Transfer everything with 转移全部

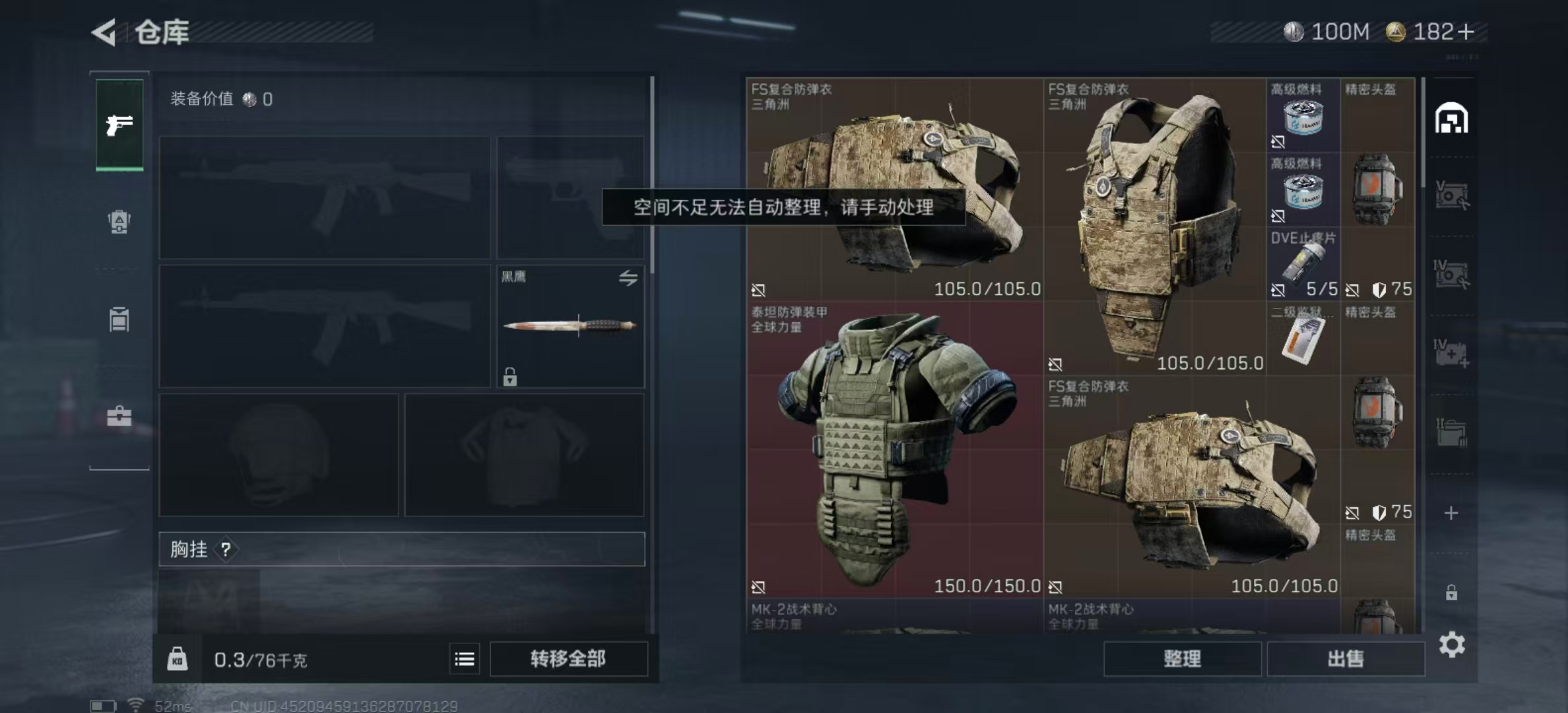coord(568,658)
